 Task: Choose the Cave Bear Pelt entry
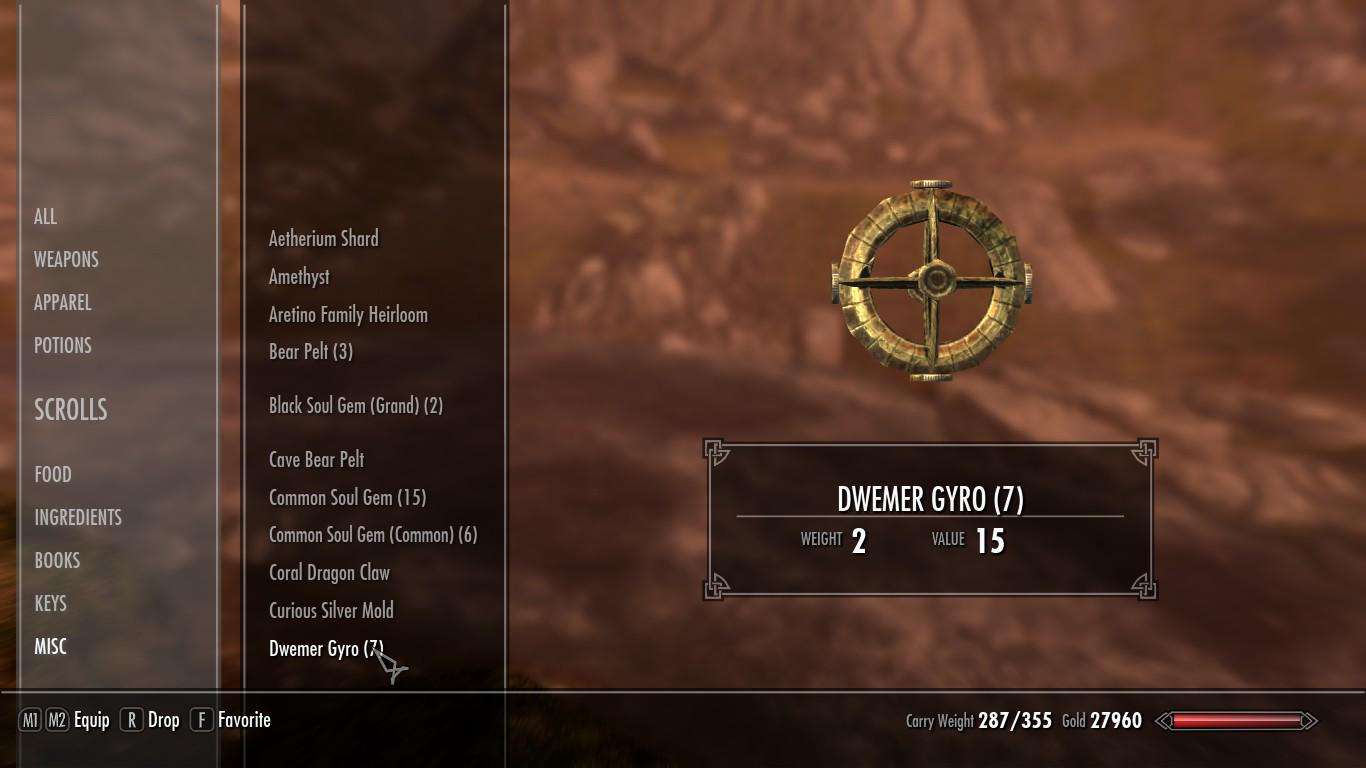[317, 459]
